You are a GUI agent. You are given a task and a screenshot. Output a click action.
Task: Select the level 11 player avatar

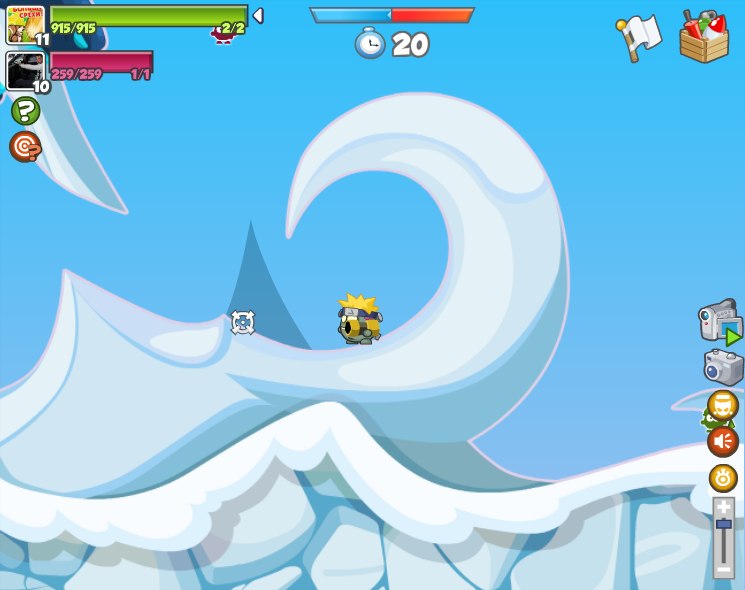point(25,25)
